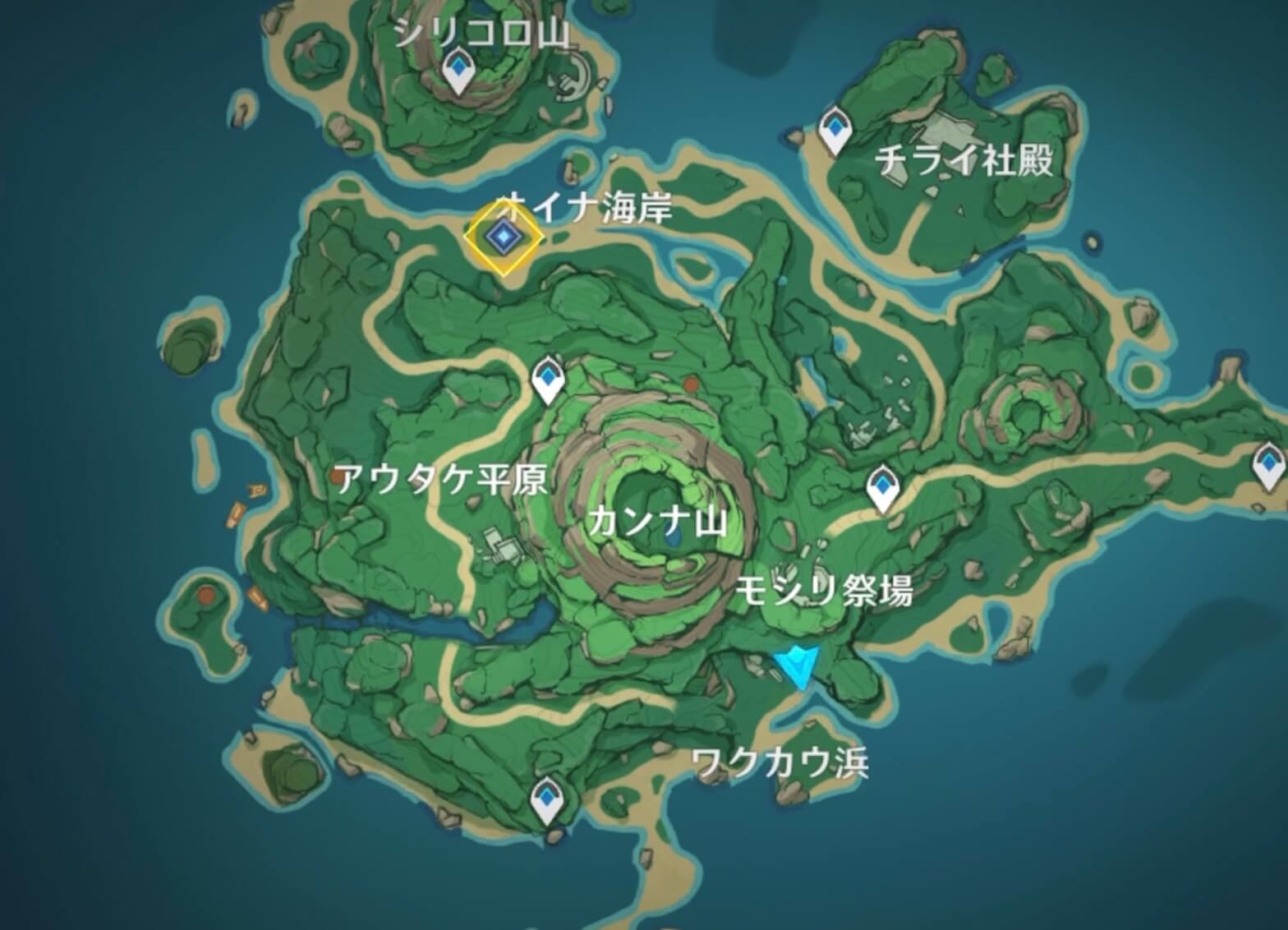Image resolution: width=1288 pixels, height=930 pixels.
Task: Click the ワクカウ浜 label on the map
Action: pos(782,762)
